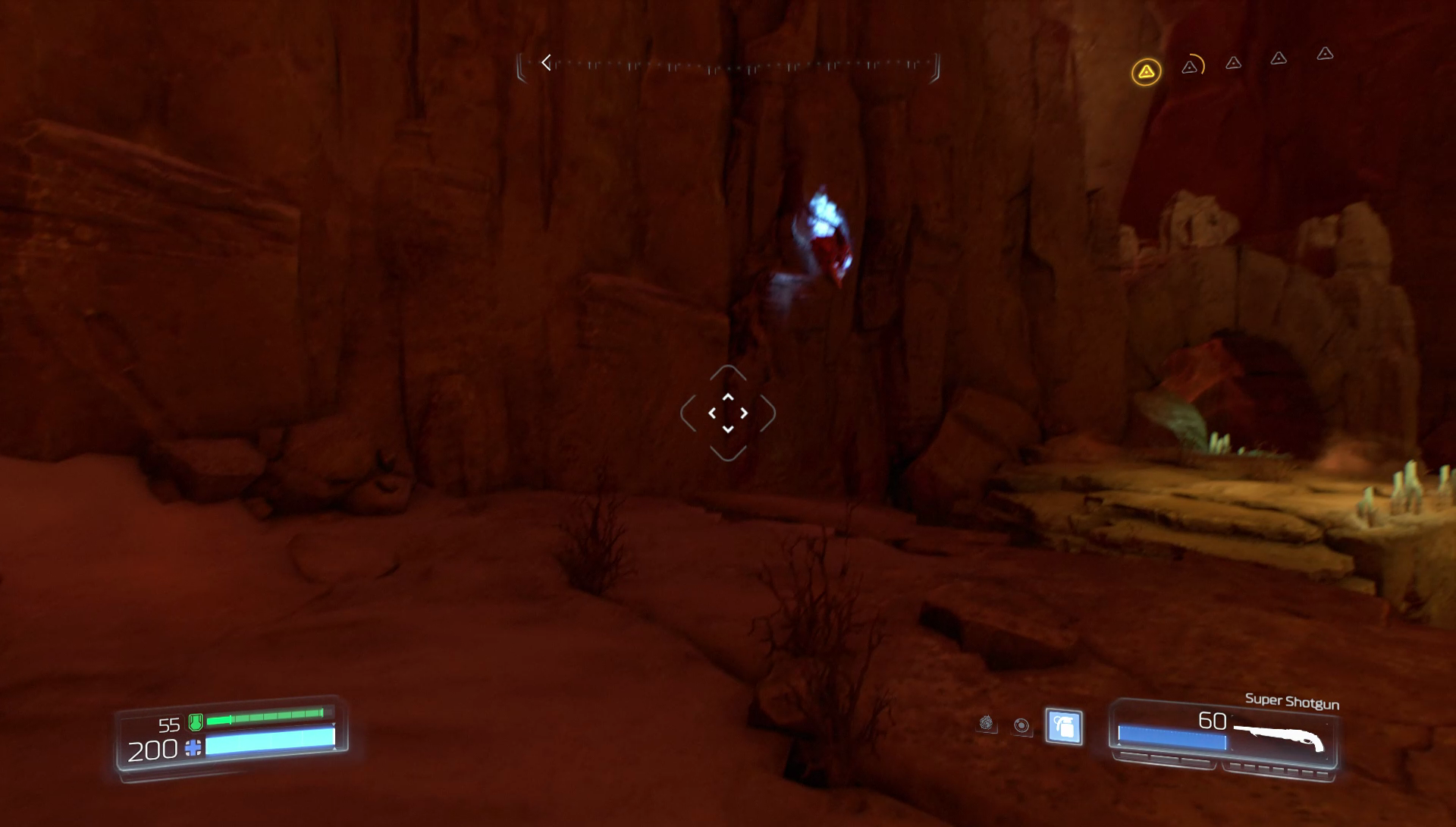Click the triangle rune with partial gold arc
Image resolution: width=1456 pixels, height=827 pixels.
point(1191,67)
